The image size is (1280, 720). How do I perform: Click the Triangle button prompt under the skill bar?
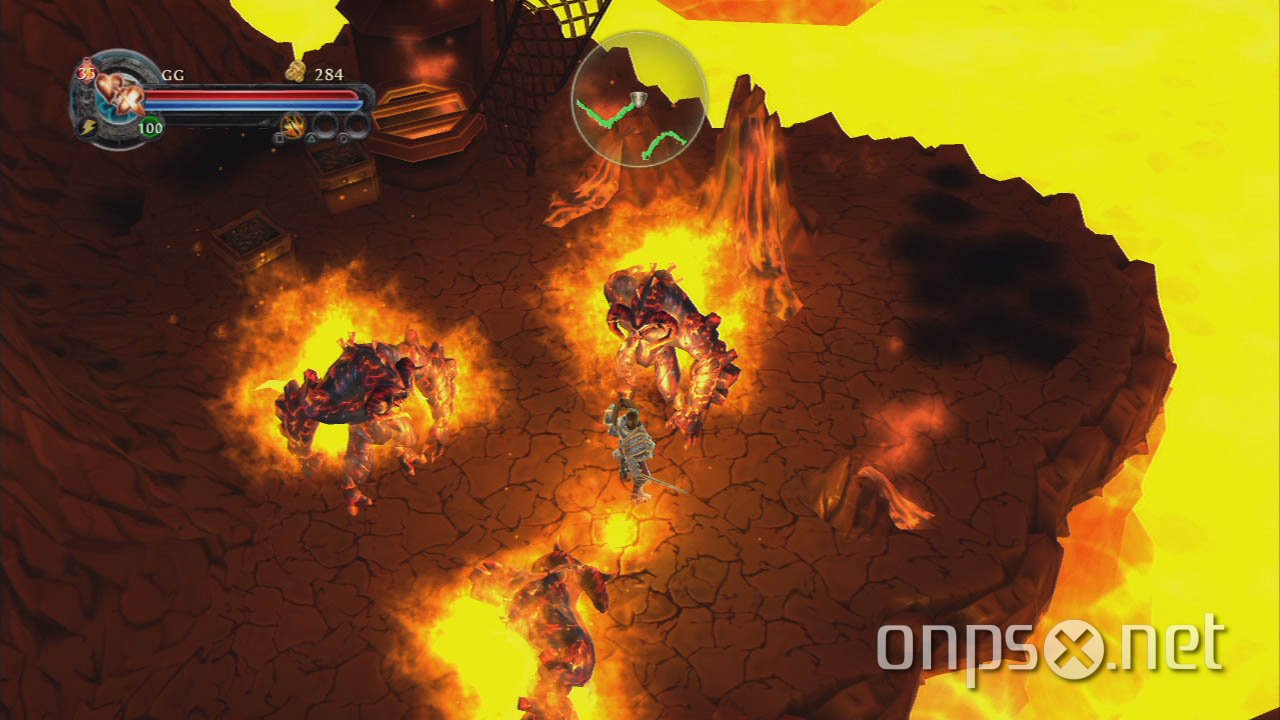click(310, 136)
